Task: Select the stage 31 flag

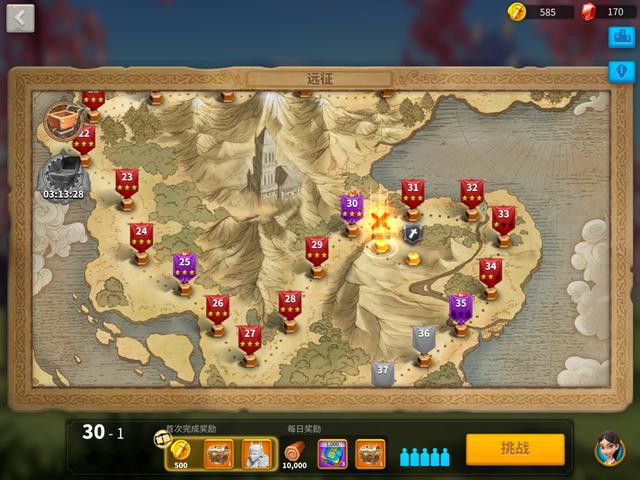Action: pyautogui.click(x=412, y=192)
